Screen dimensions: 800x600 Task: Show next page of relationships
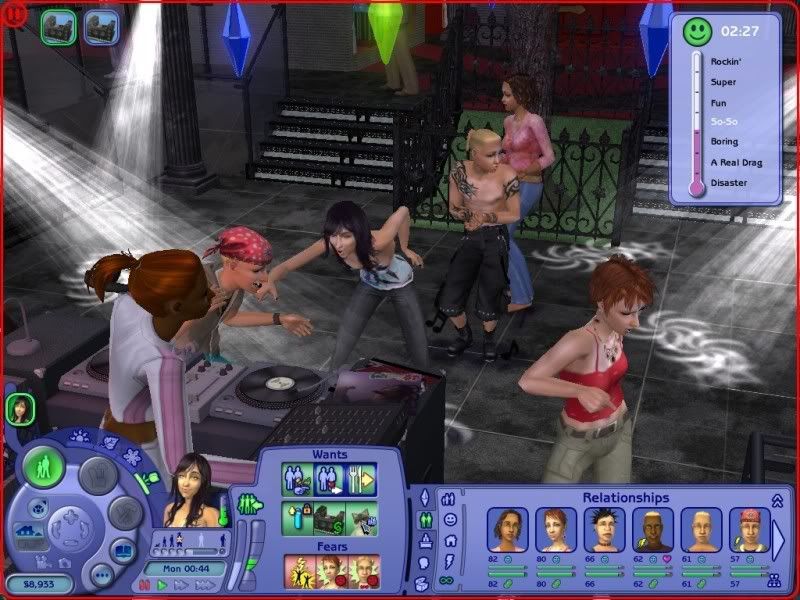(780, 538)
